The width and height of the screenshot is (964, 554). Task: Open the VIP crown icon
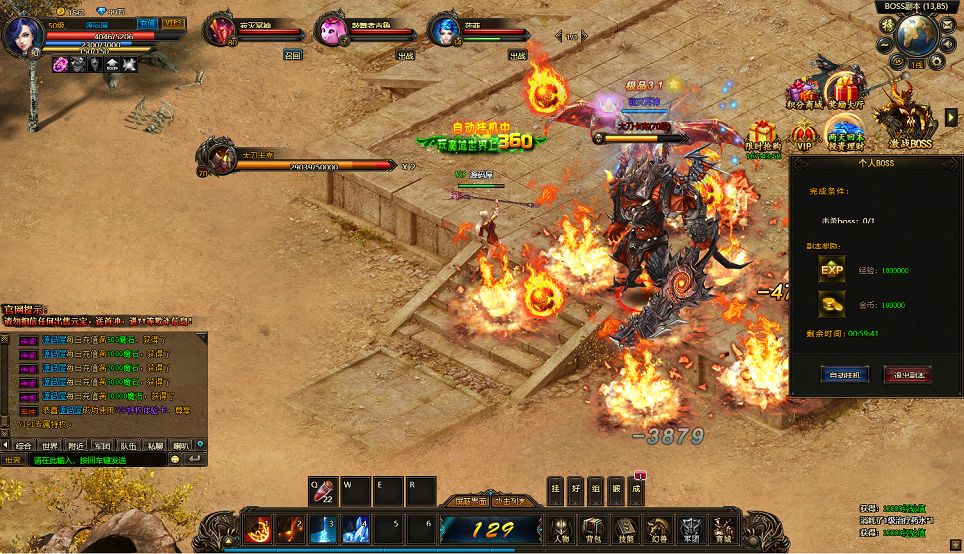[x=805, y=136]
